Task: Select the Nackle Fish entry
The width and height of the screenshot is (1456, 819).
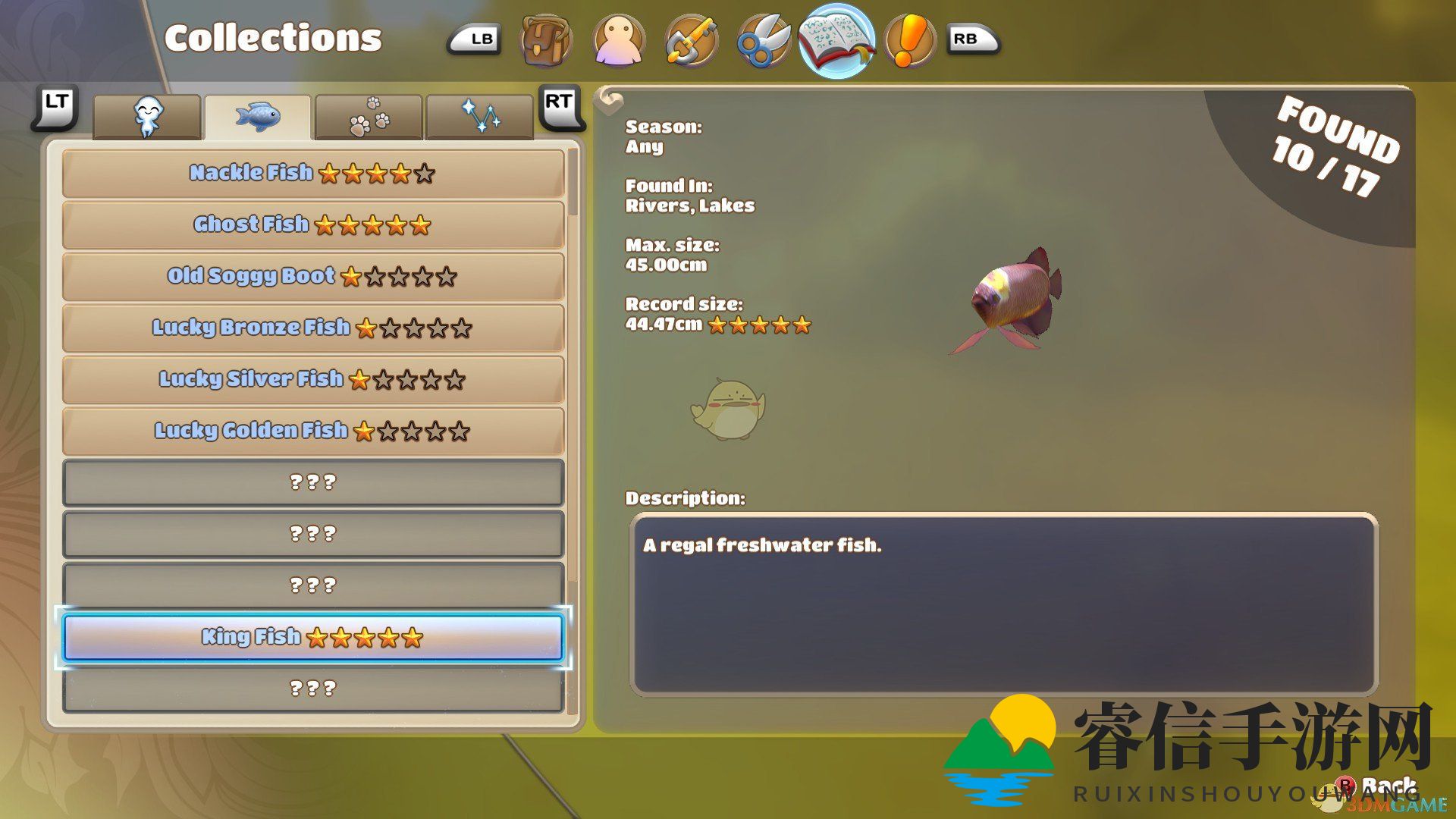Action: pos(312,174)
